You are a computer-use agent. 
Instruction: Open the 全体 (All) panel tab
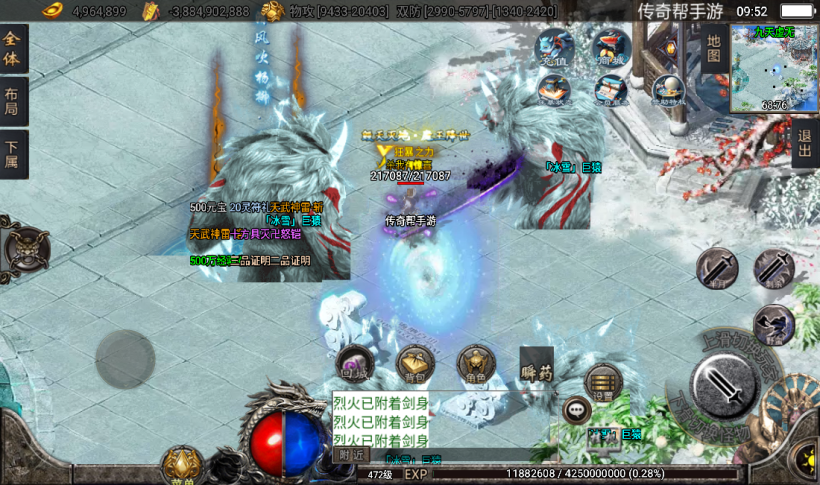[13, 49]
